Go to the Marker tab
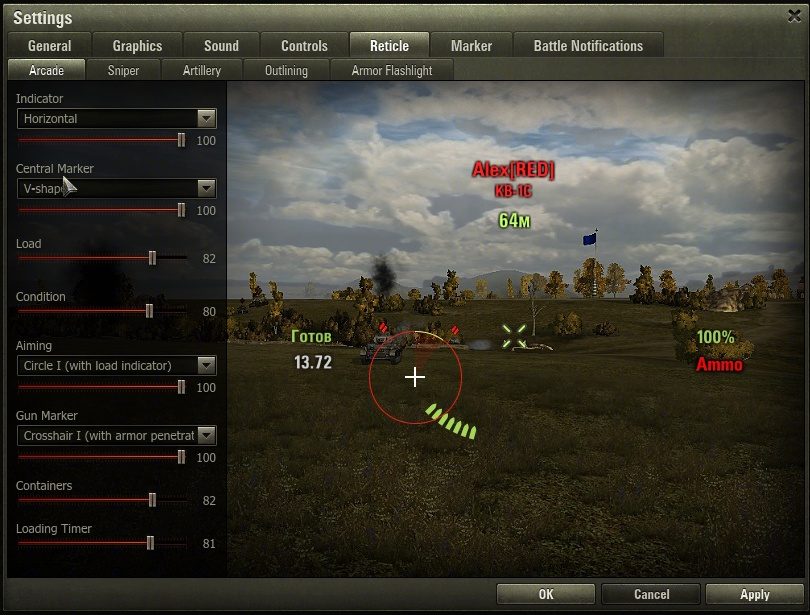This screenshot has width=810, height=615. click(x=471, y=46)
